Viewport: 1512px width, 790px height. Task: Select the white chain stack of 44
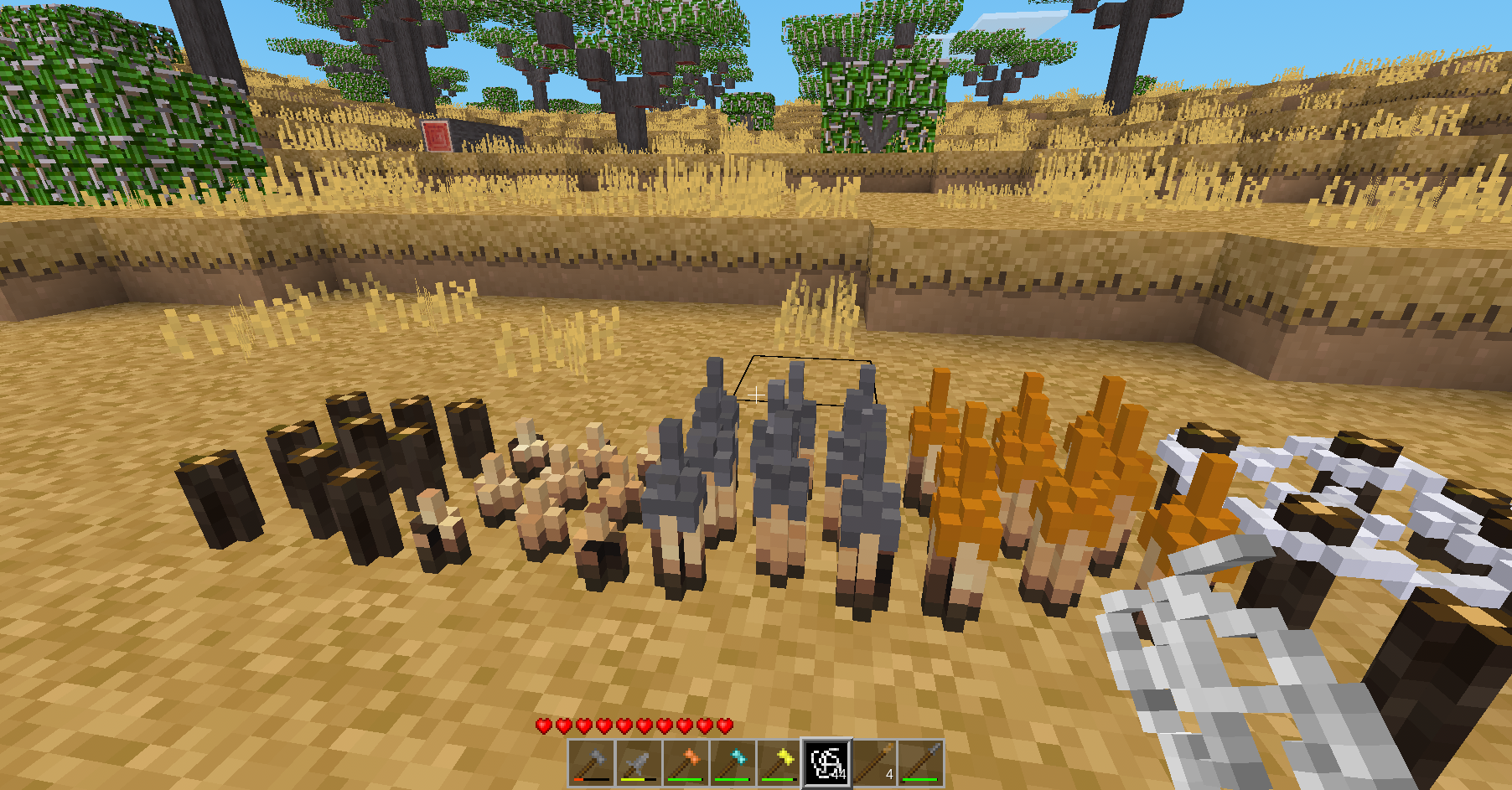click(827, 763)
